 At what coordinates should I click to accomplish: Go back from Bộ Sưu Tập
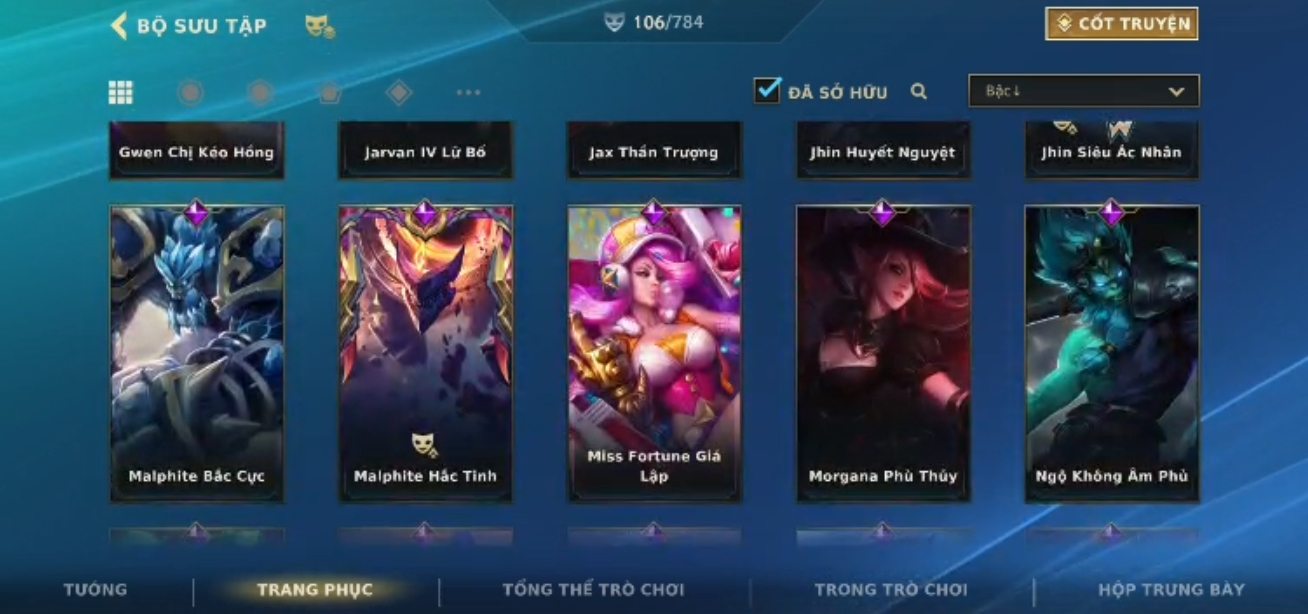(119, 26)
